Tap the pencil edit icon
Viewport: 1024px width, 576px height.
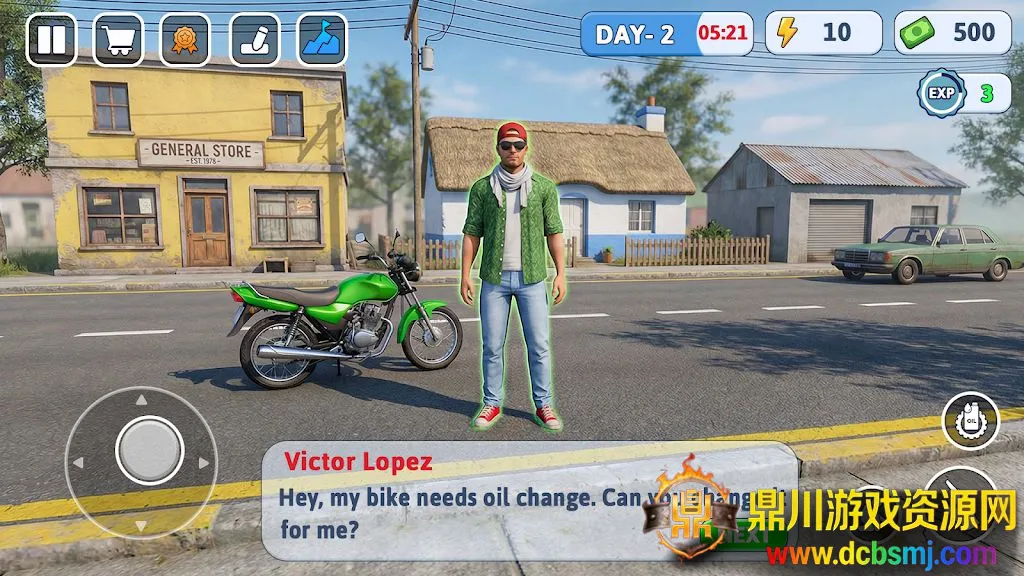[x=255, y=40]
